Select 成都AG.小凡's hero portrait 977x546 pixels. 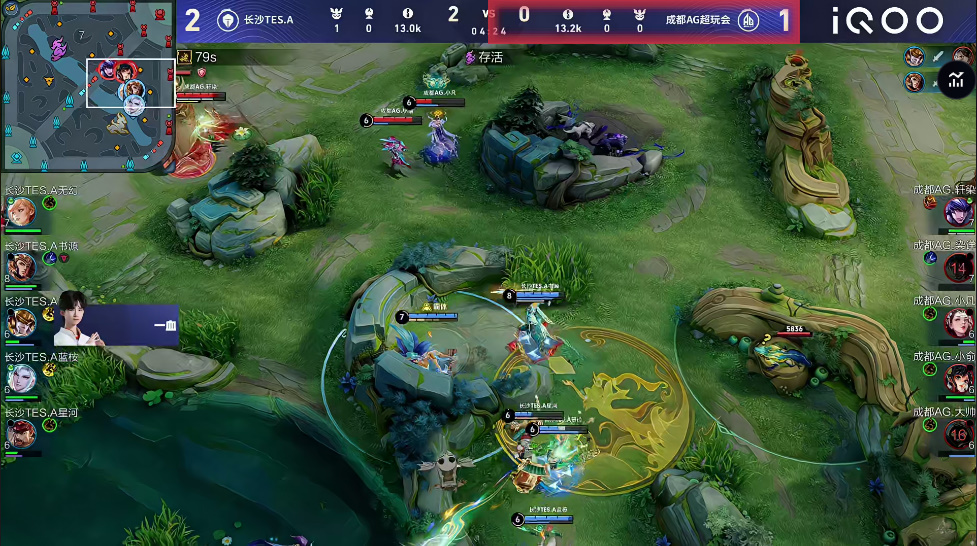click(x=959, y=322)
